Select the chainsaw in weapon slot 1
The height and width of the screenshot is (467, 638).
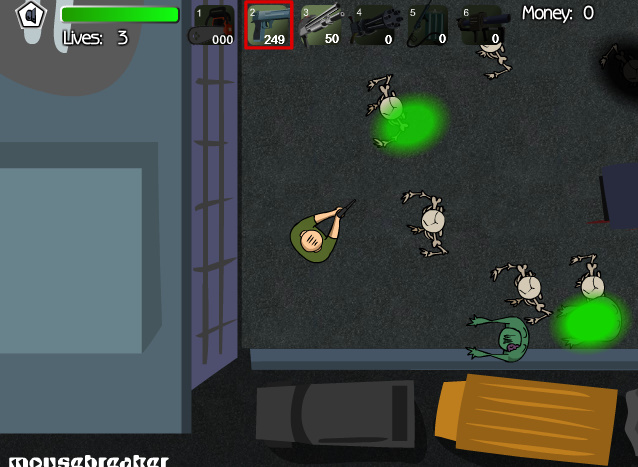click(x=214, y=25)
